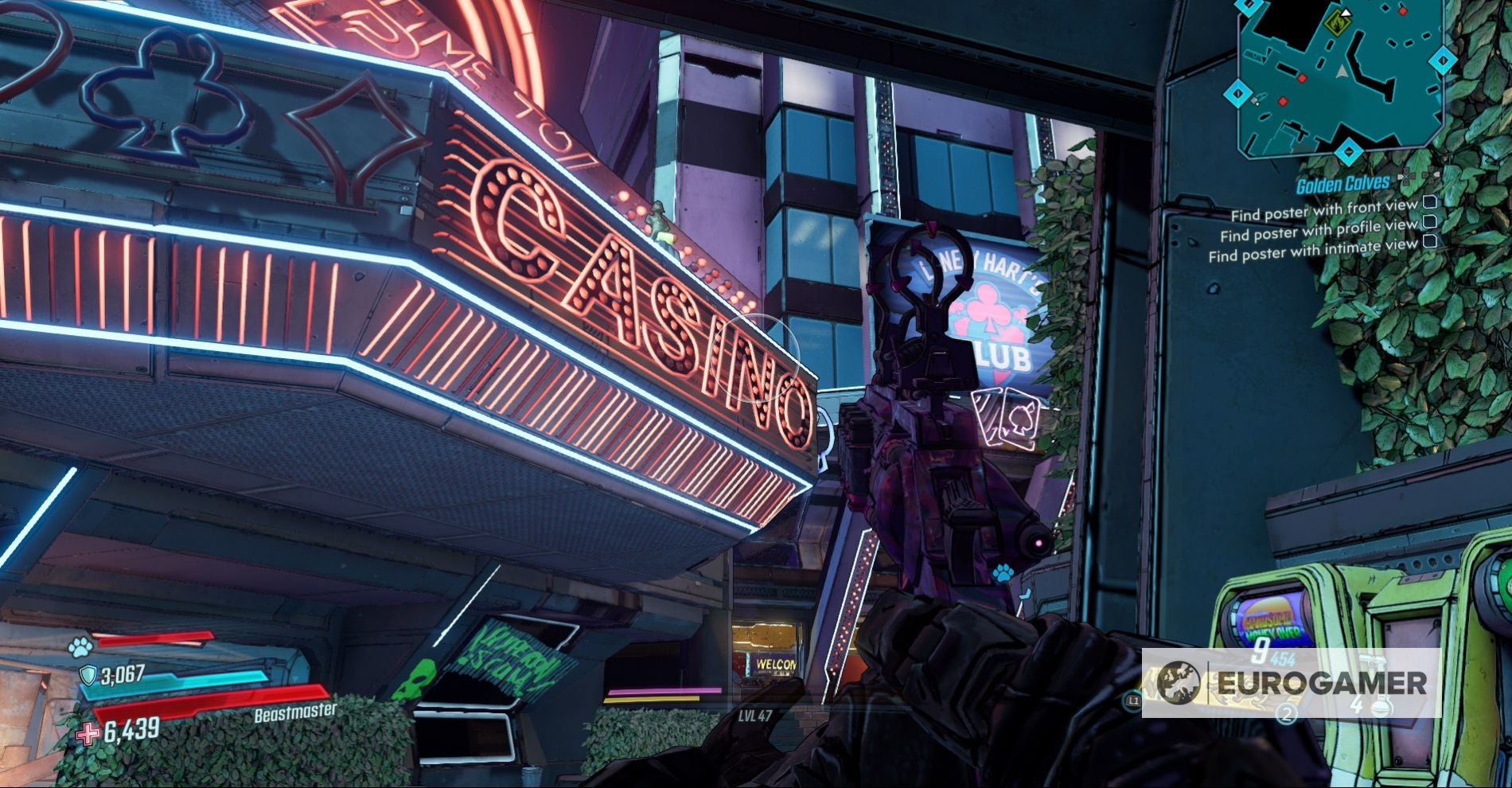1512x788 pixels.
Task: Click the Eurogamer wordmark
Action: pos(1323,684)
